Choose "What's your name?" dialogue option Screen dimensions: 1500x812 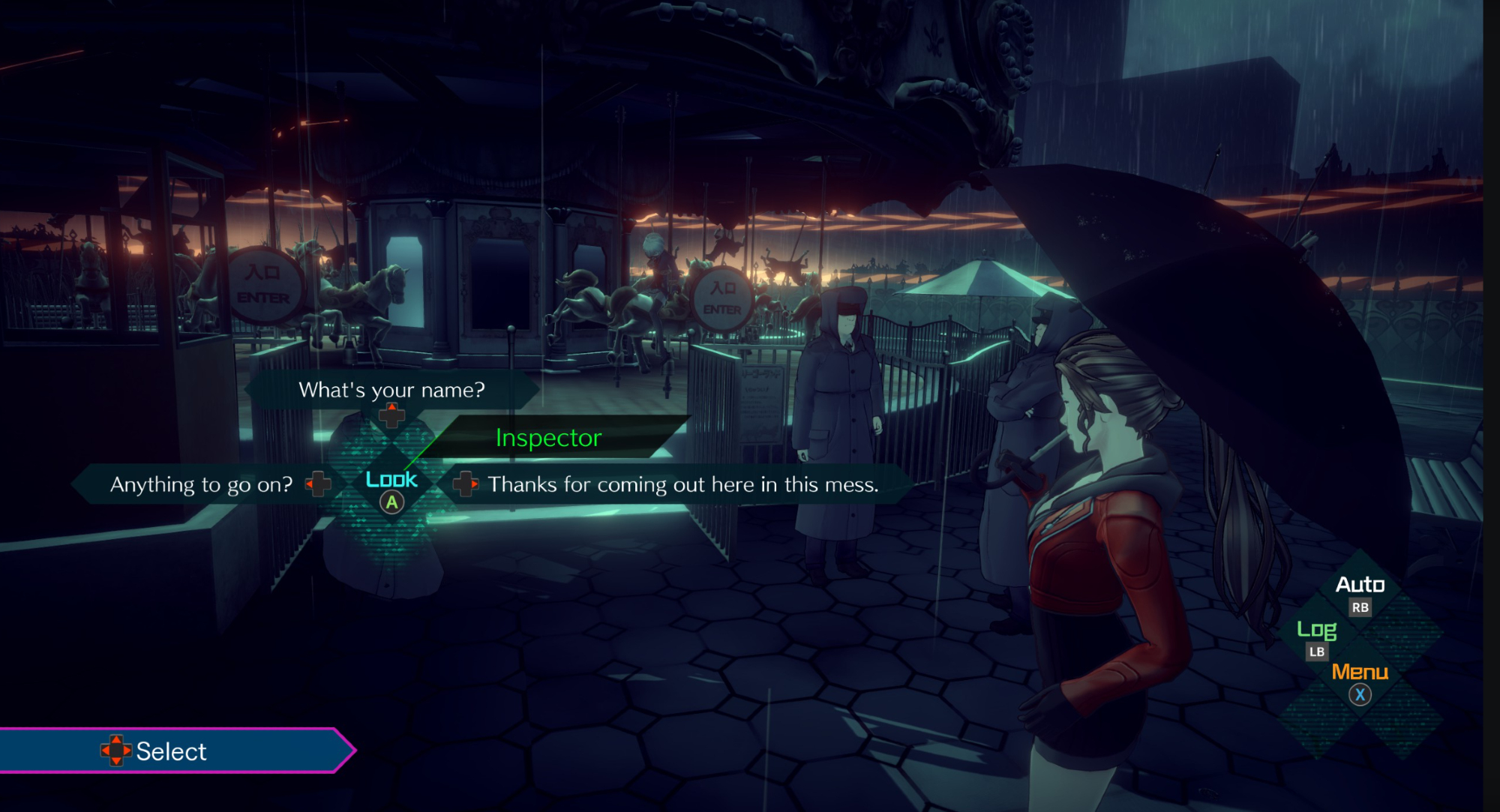(x=391, y=390)
